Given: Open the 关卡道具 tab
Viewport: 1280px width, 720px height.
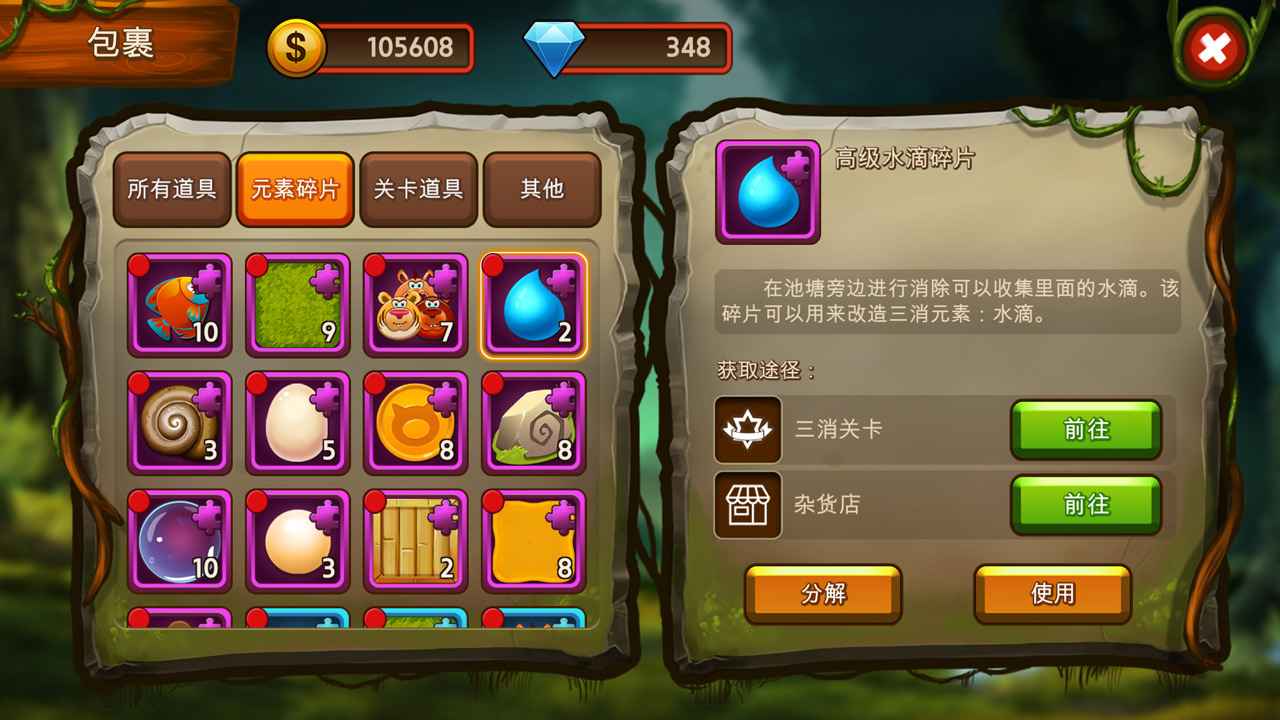Looking at the screenshot, I should tap(419, 190).
